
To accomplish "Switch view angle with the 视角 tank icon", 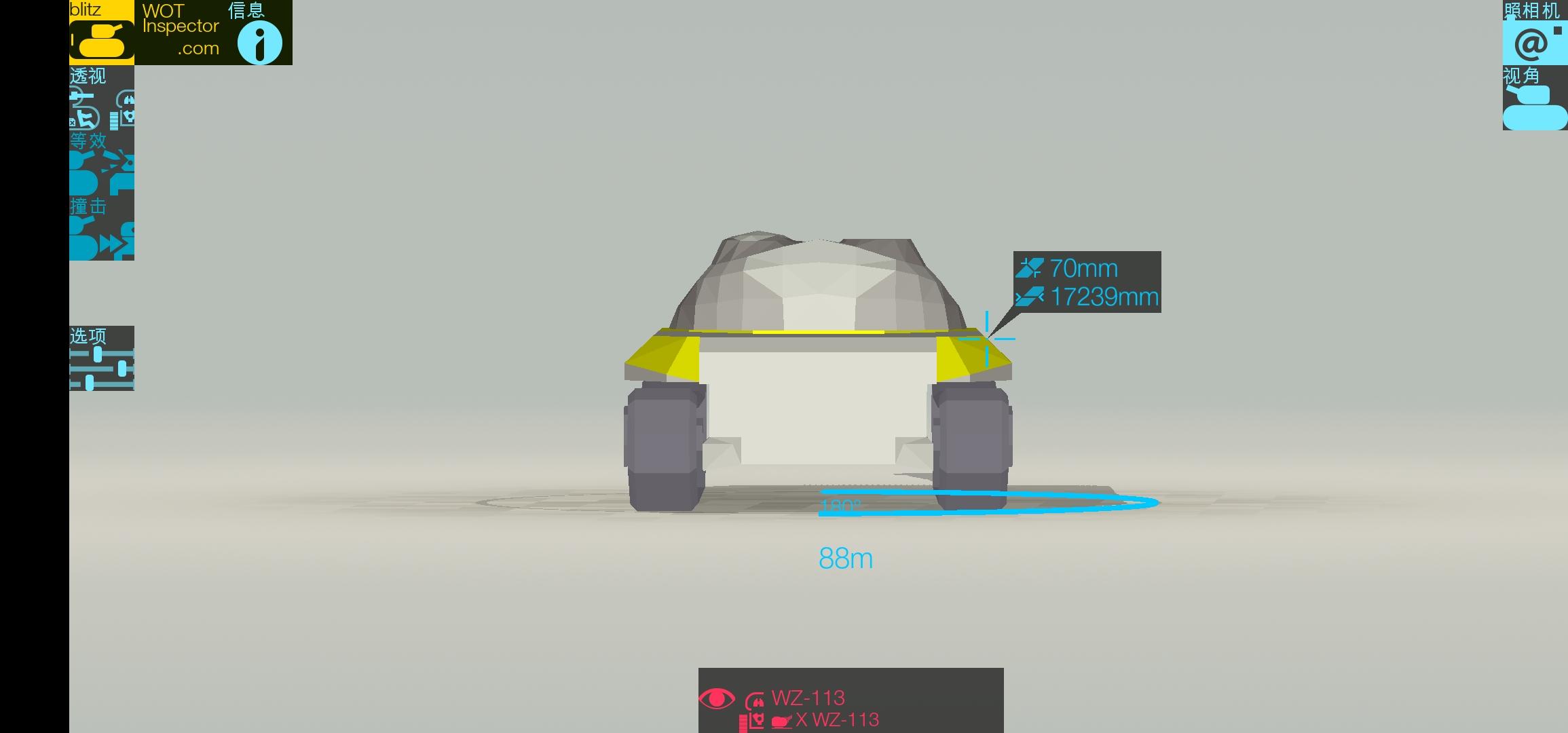I will point(1535,105).
